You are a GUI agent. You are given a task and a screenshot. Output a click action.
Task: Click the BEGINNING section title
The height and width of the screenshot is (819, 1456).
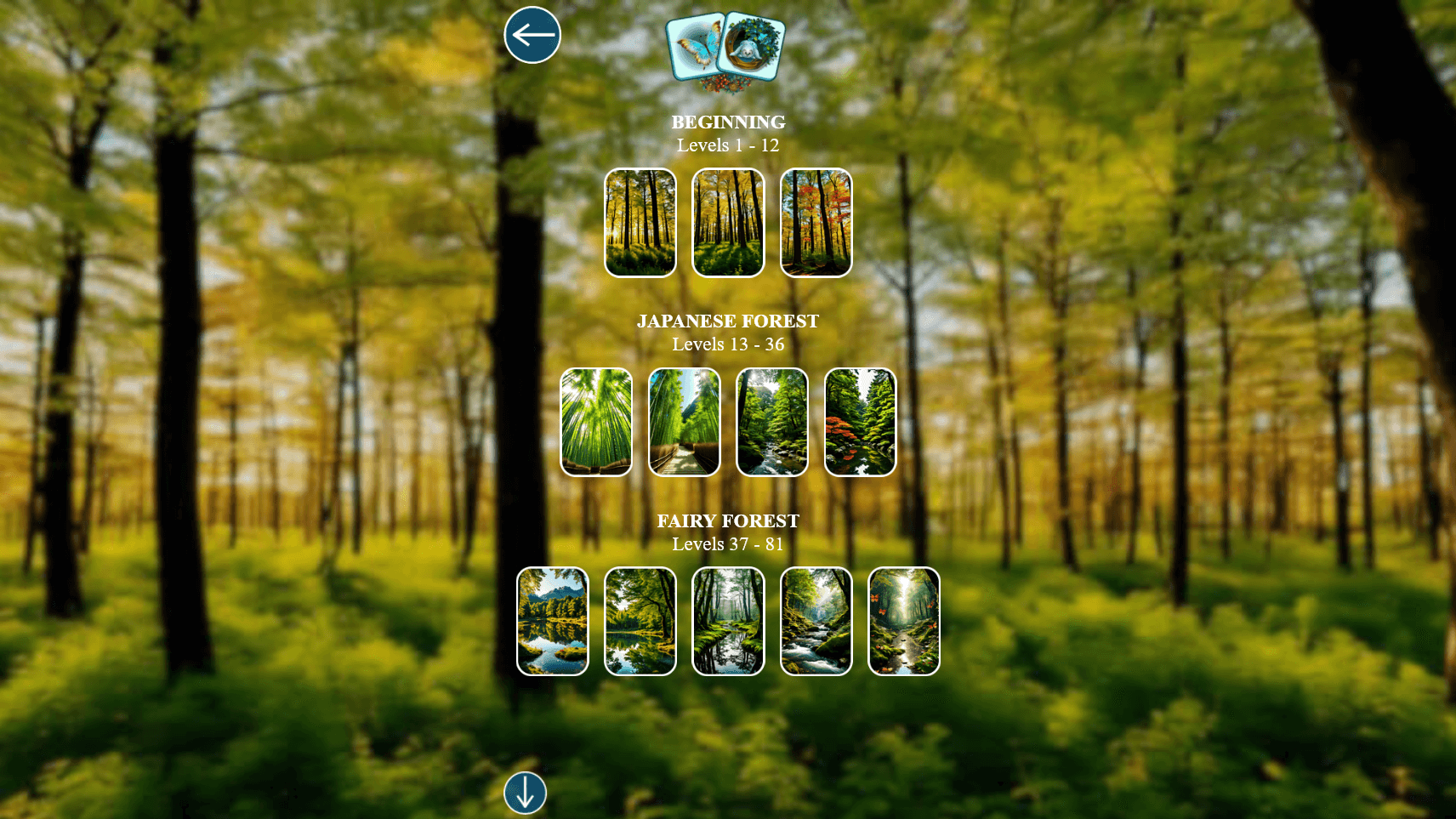click(727, 122)
